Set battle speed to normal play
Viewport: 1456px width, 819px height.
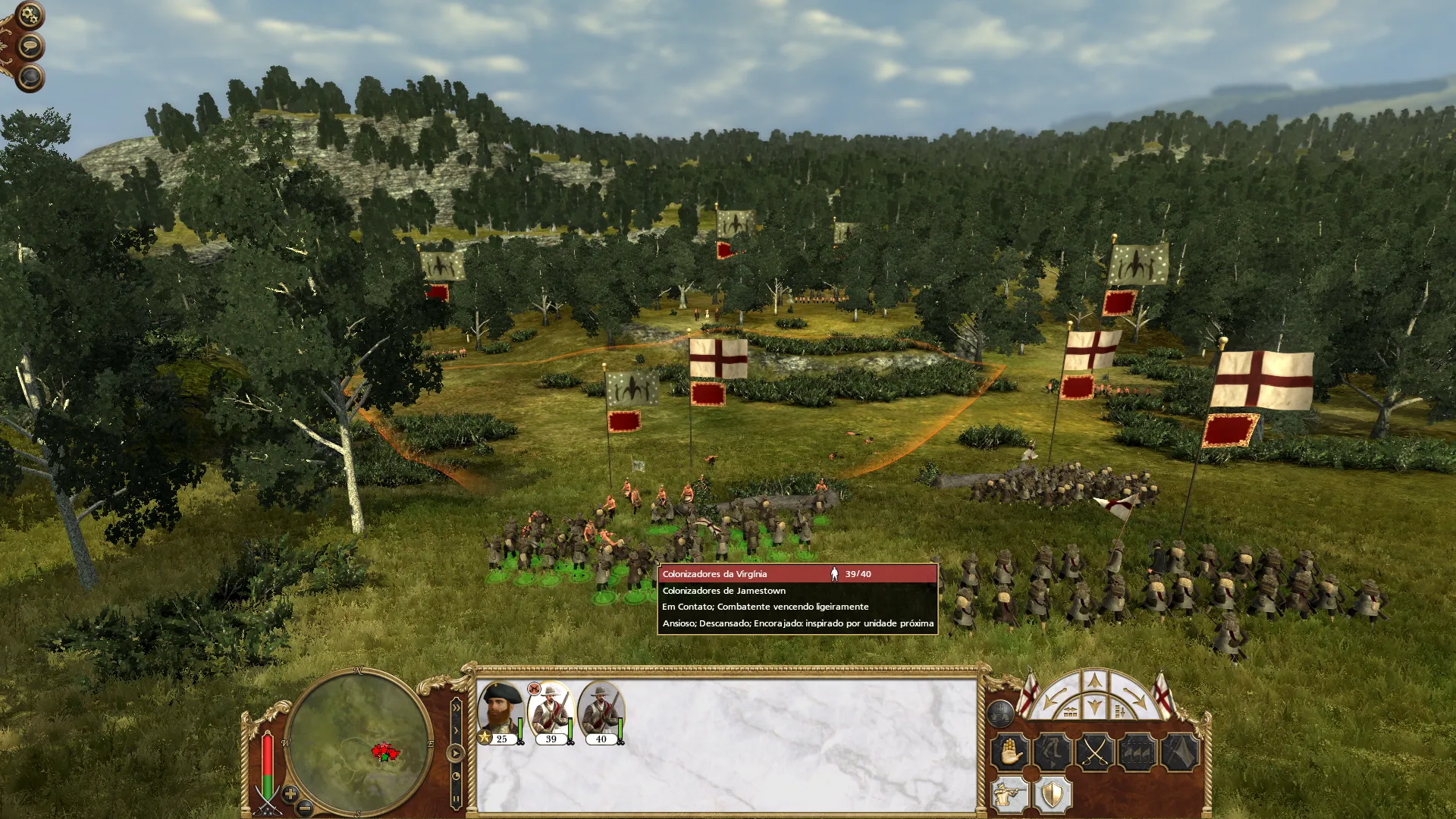455,753
